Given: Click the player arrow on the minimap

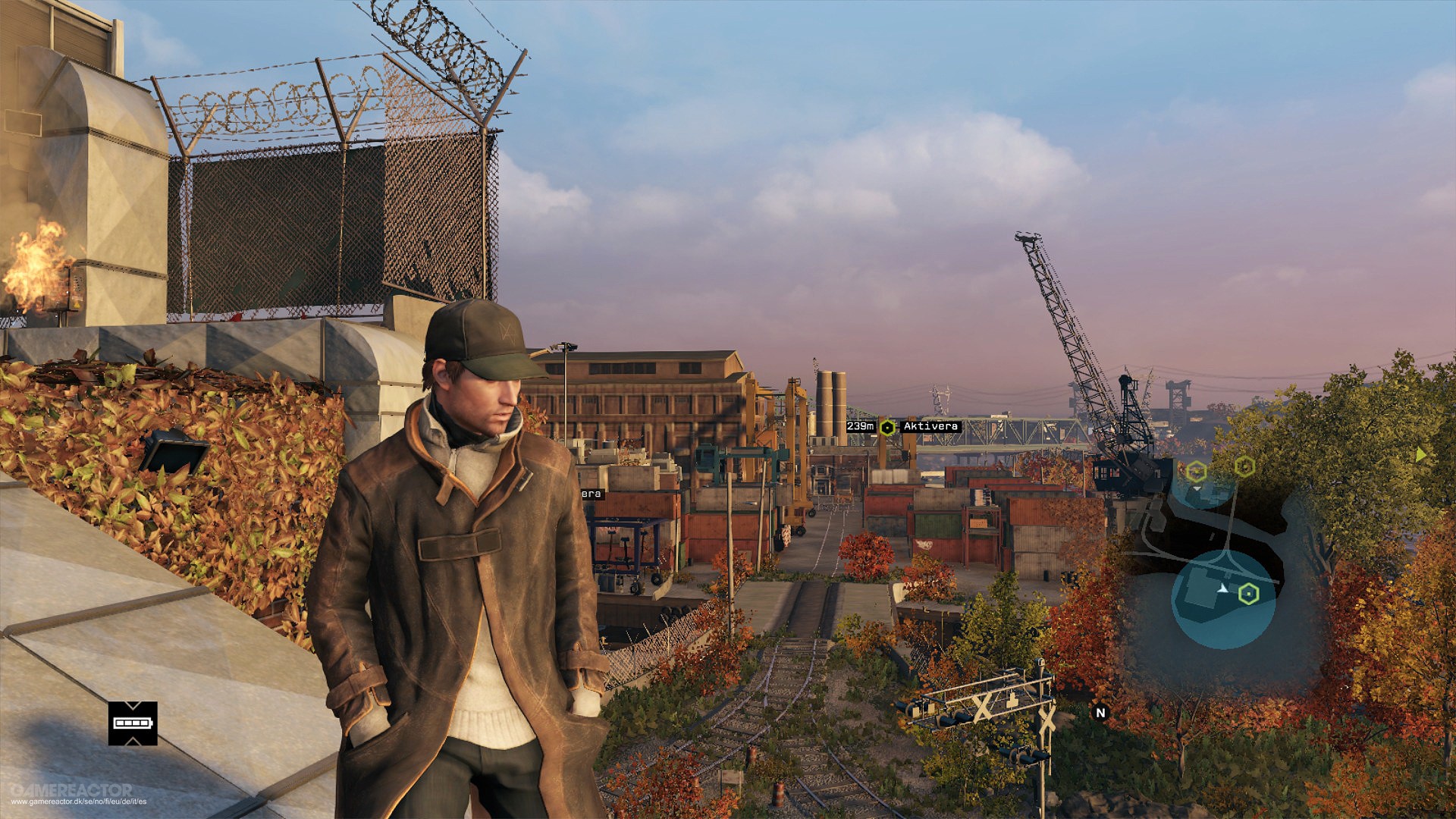Looking at the screenshot, I should click(x=1222, y=588).
